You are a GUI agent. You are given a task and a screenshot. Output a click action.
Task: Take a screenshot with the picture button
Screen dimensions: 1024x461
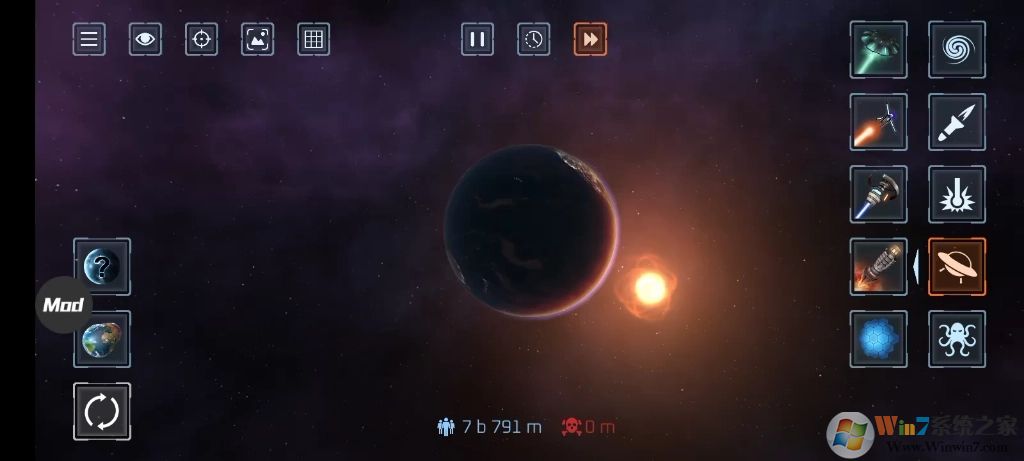coord(257,39)
